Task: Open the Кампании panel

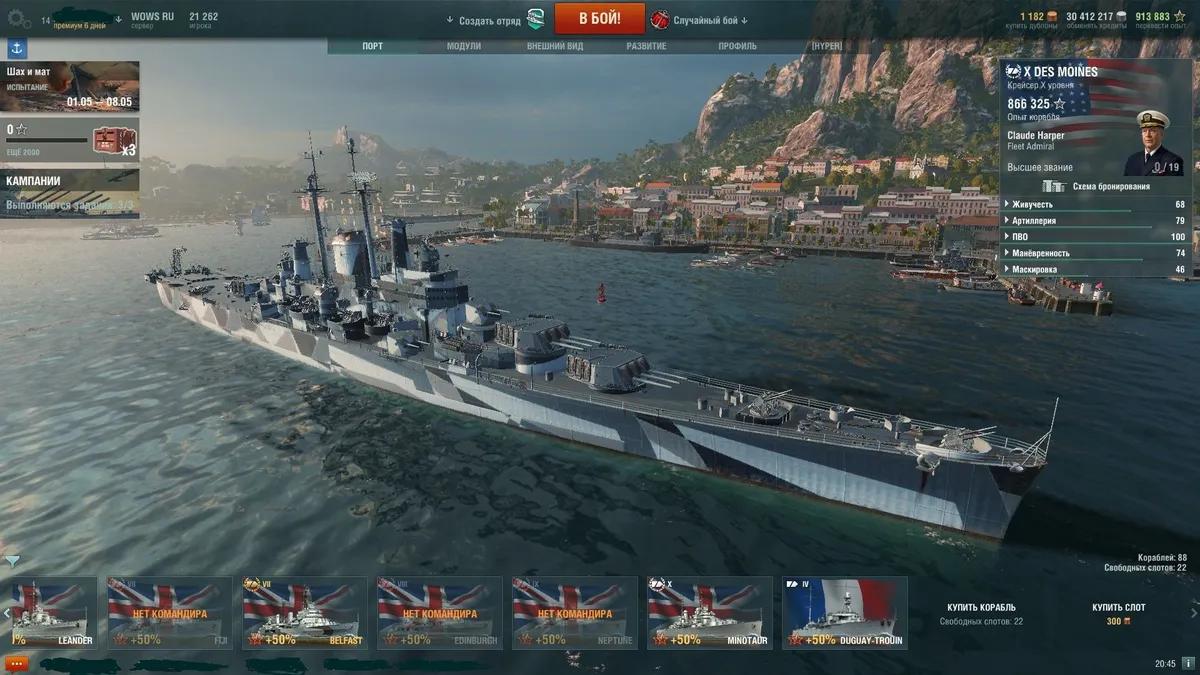Action: 70,193
